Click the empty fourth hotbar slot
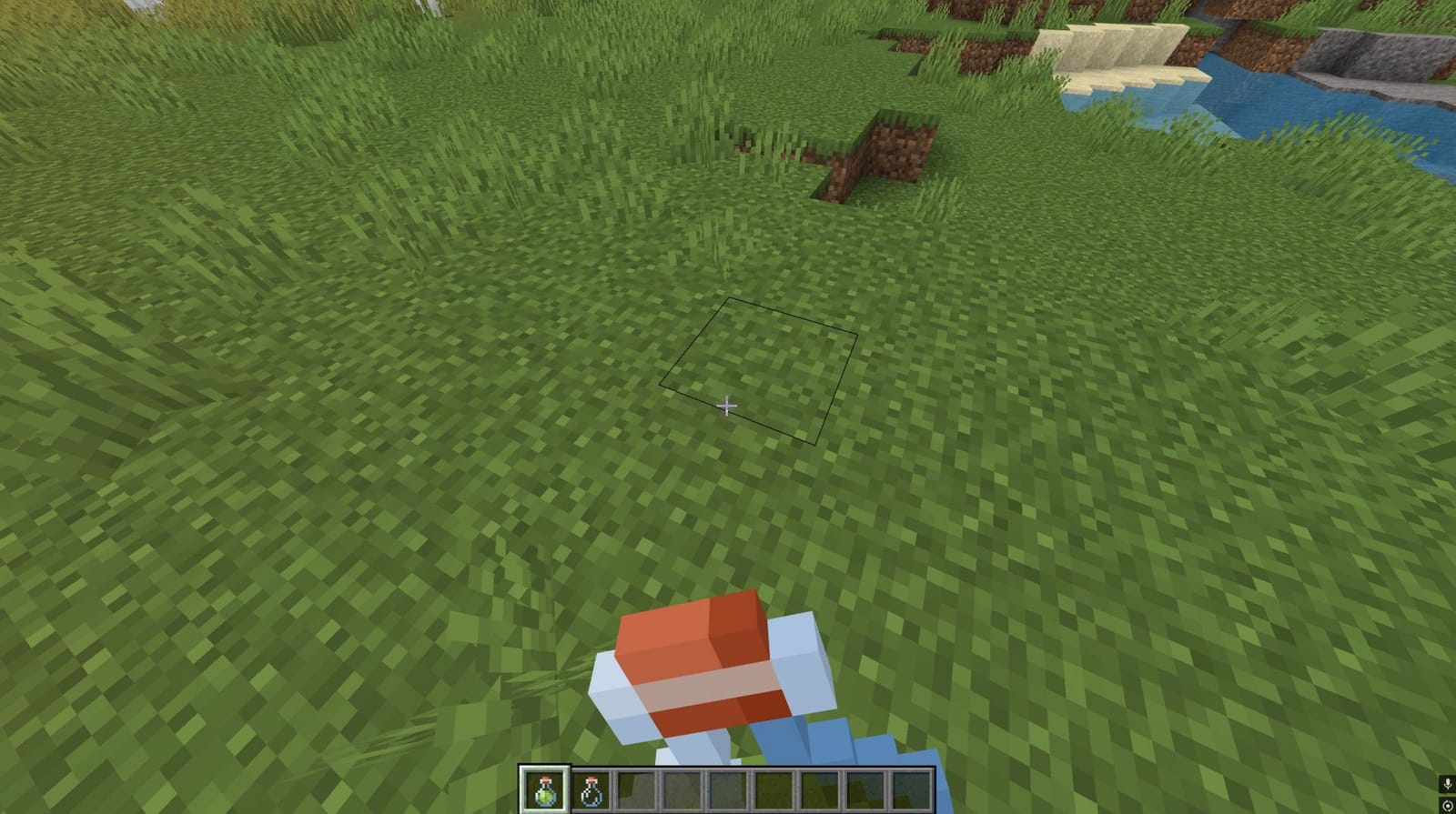The width and height of the screenshot is (1456, 814). pyautogui.click(x=682, y=789)
